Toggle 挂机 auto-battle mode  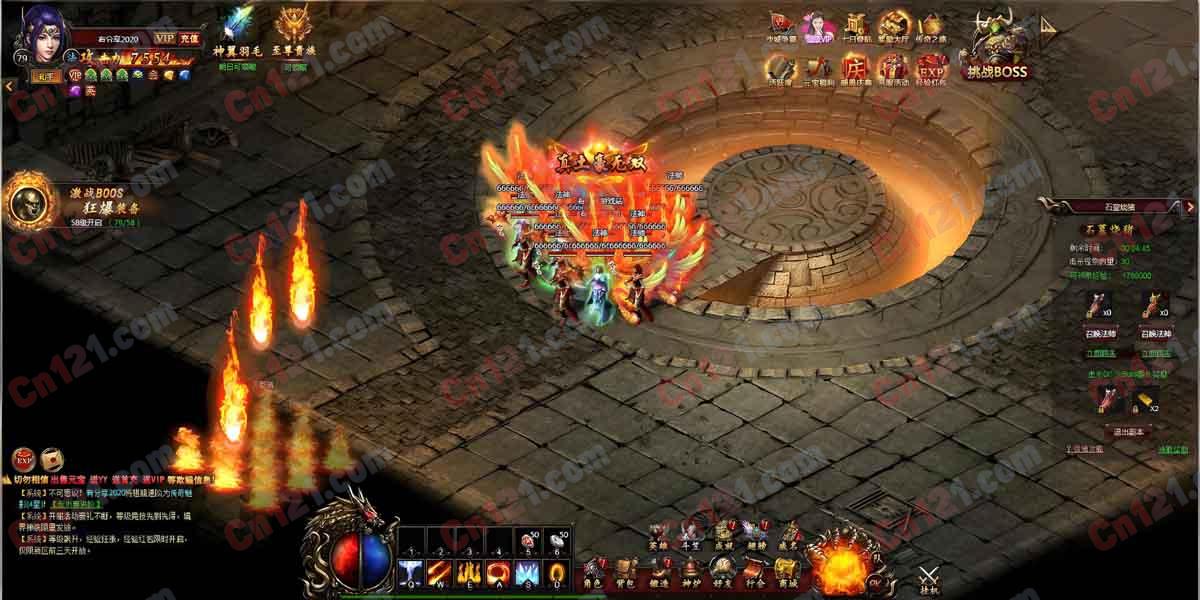pyautogui.click(x=929, y=579)
